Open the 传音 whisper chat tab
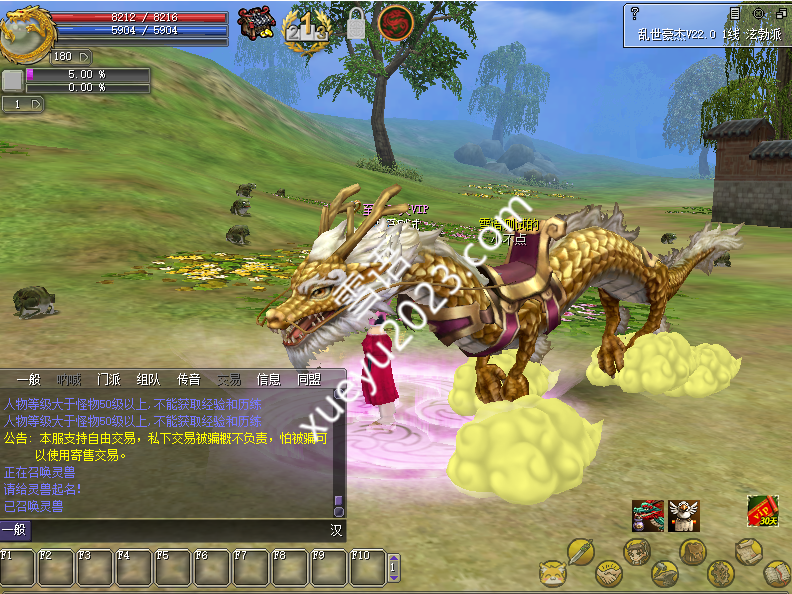This screenshot has width=792, height=594. click(189, 380)
